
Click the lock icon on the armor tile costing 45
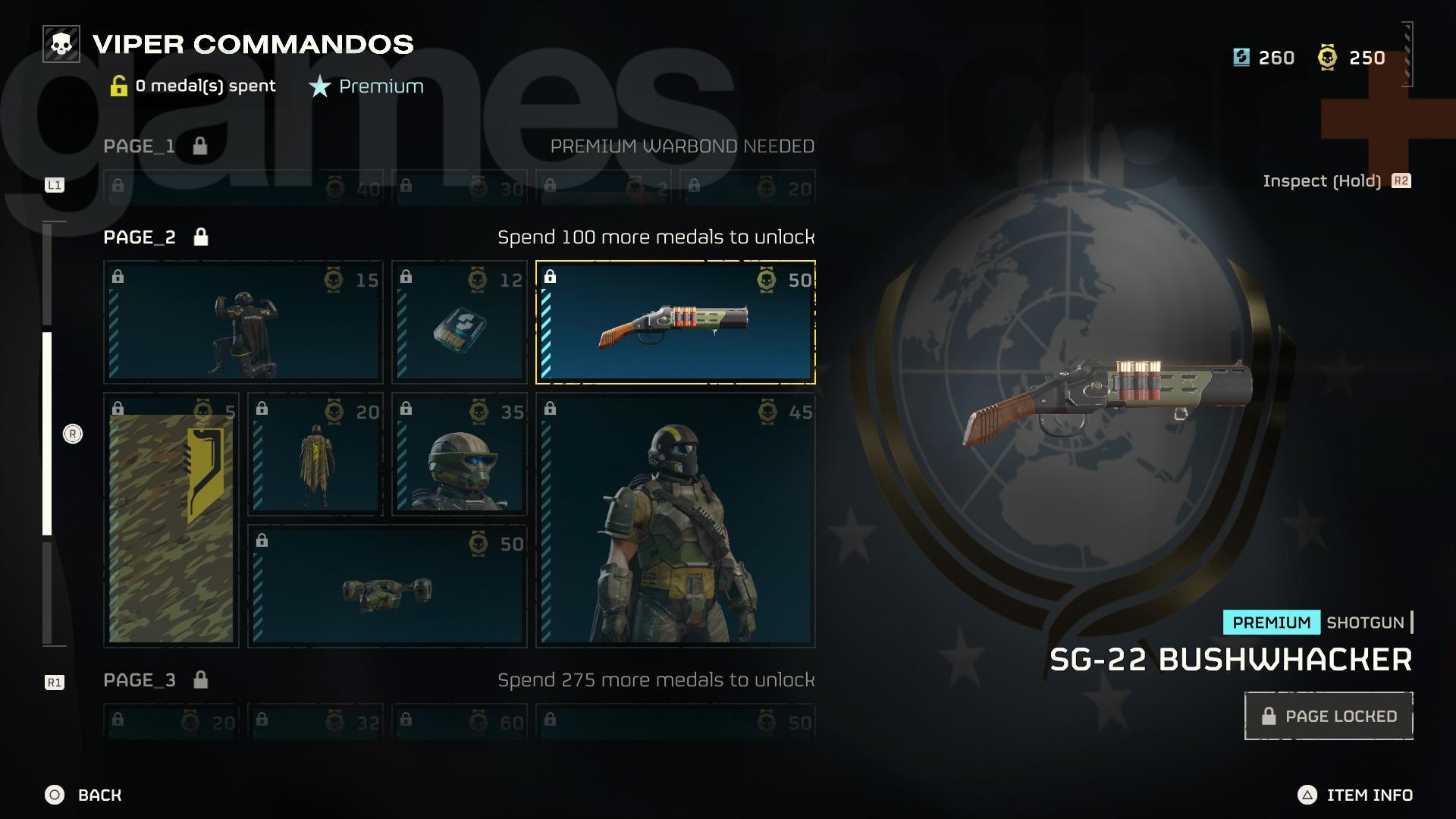tap(551, 408)
